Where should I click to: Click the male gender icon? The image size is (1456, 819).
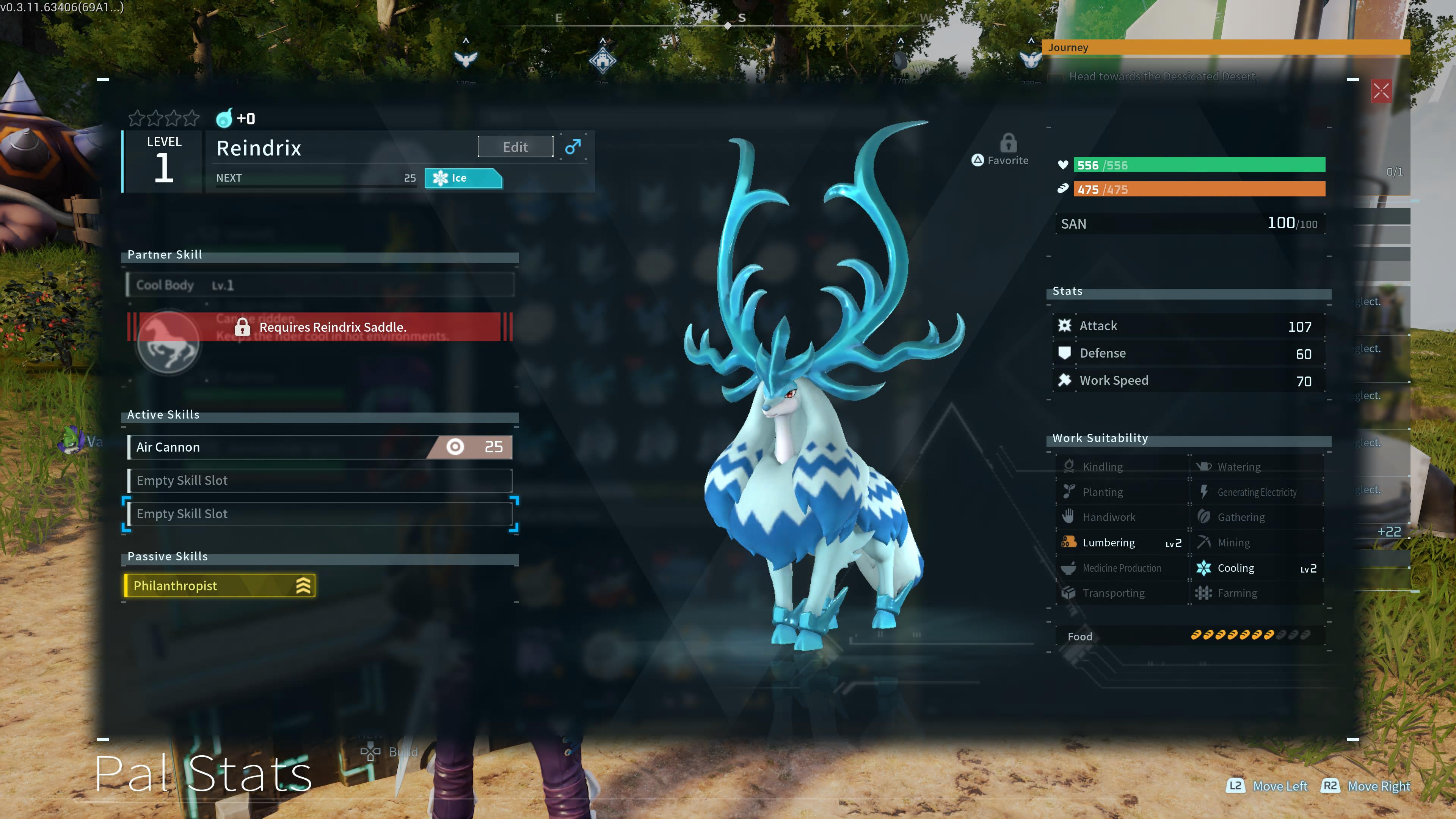click(573, 147)
